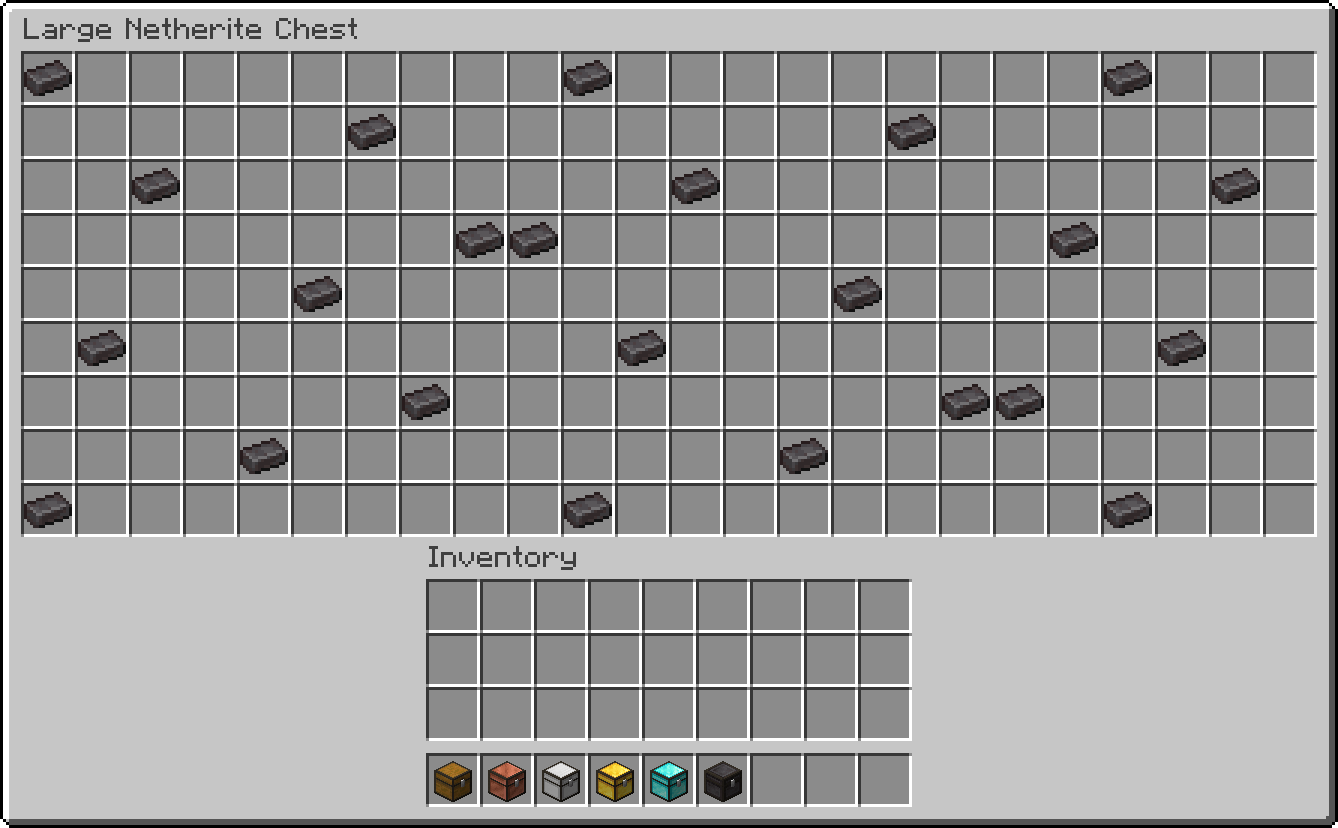
Task: Select the copper chest in the hotbar
Action: pyautogui.click(x=507, y=783)
